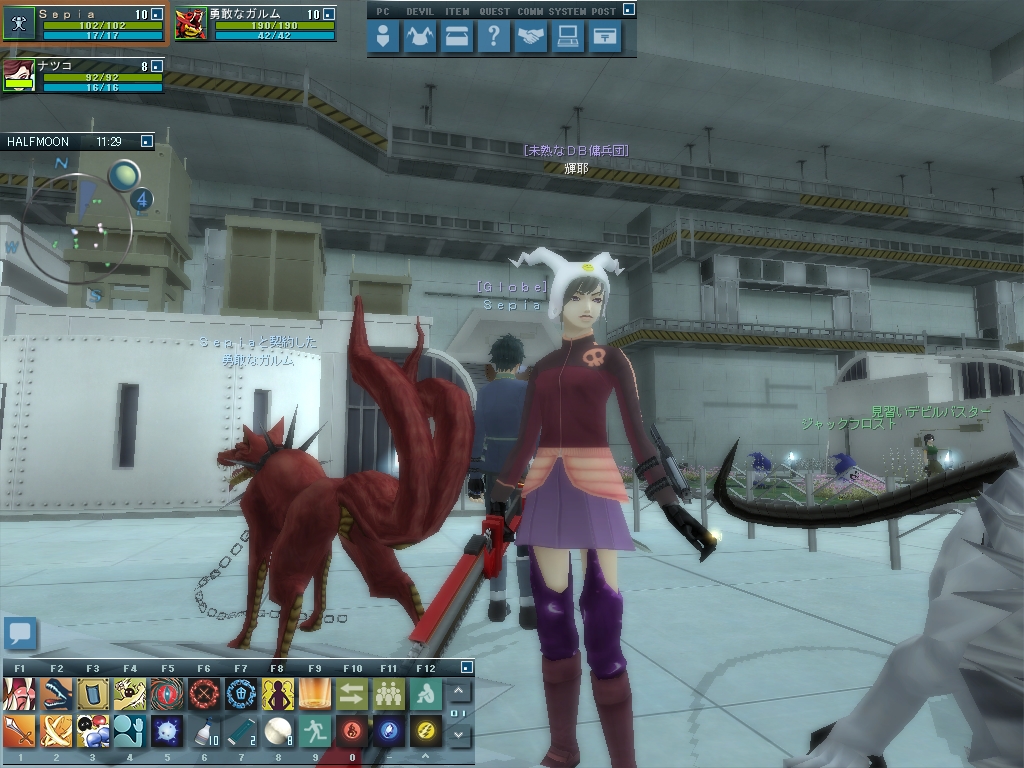Activate the crossed sword attack skill
Viewport: 1024px width, 768px height.
tap(56, 732)
